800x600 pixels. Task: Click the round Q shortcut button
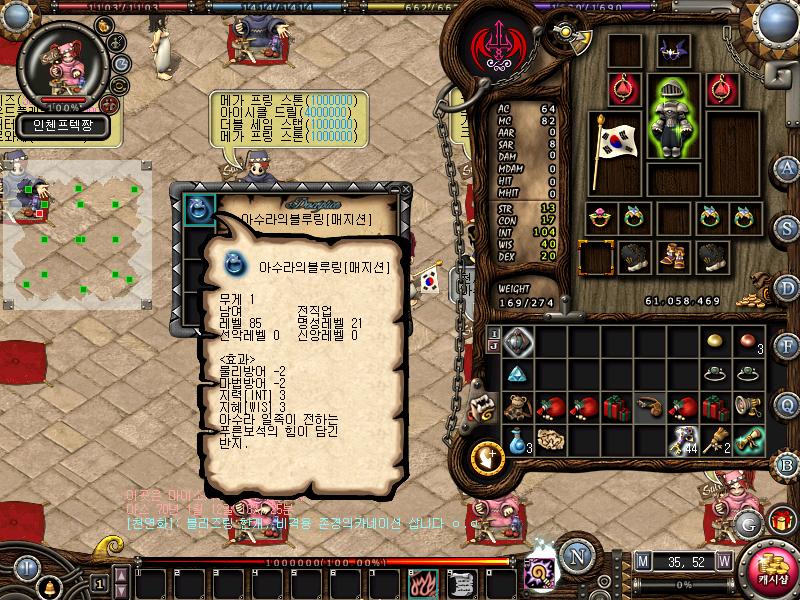[788, 406]
